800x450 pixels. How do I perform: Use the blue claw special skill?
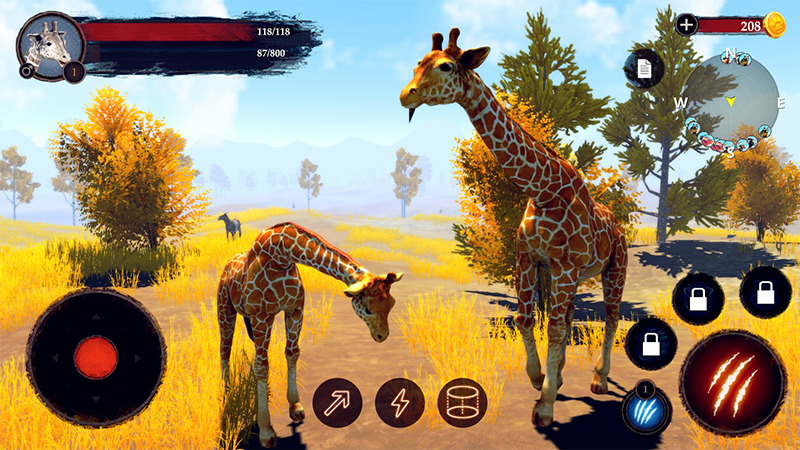pyautogui.click(x=646, y=411)
